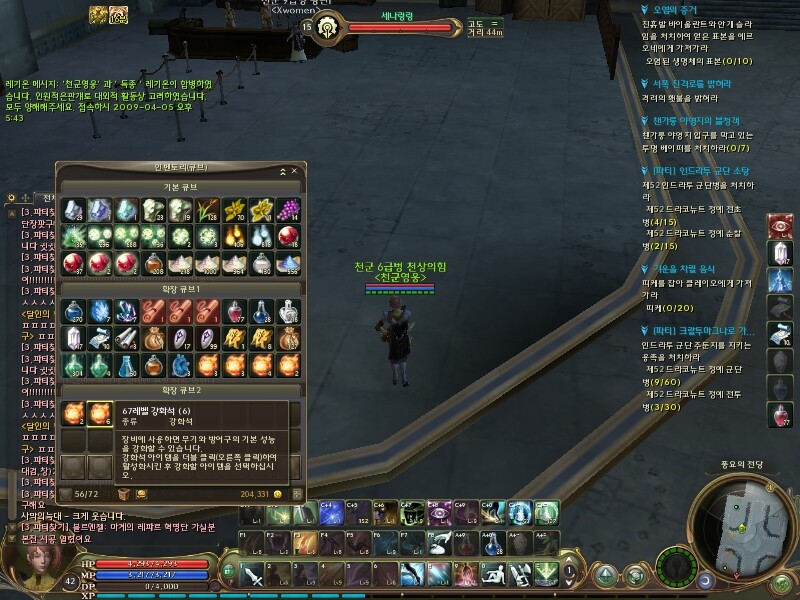Image resolution: width=800 pixels, height=600 pixels.
Task: Activate the purple eye skill on upper hotbar
Action: [439, 512]
